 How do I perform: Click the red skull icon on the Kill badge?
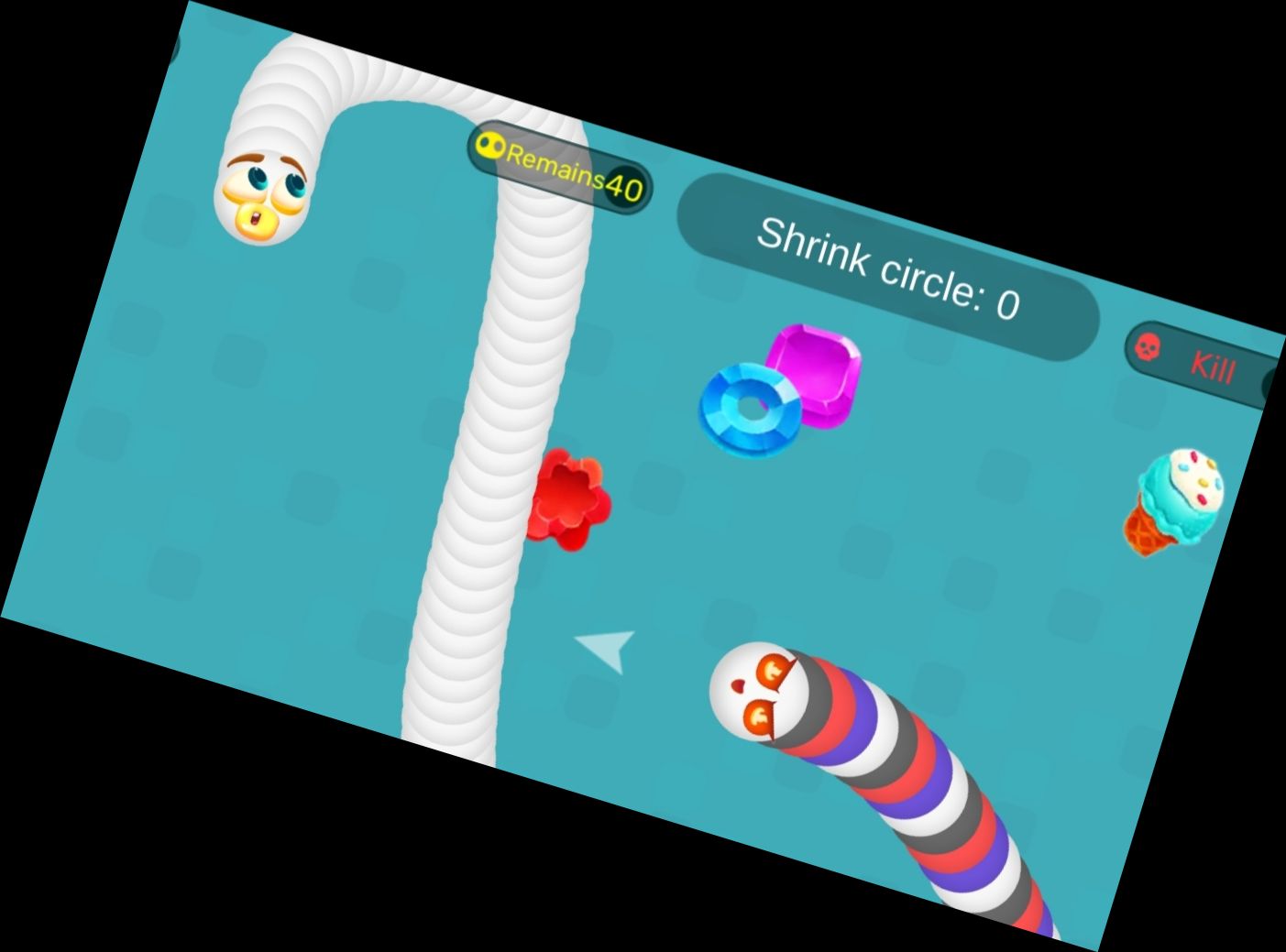coord(1149,348)
